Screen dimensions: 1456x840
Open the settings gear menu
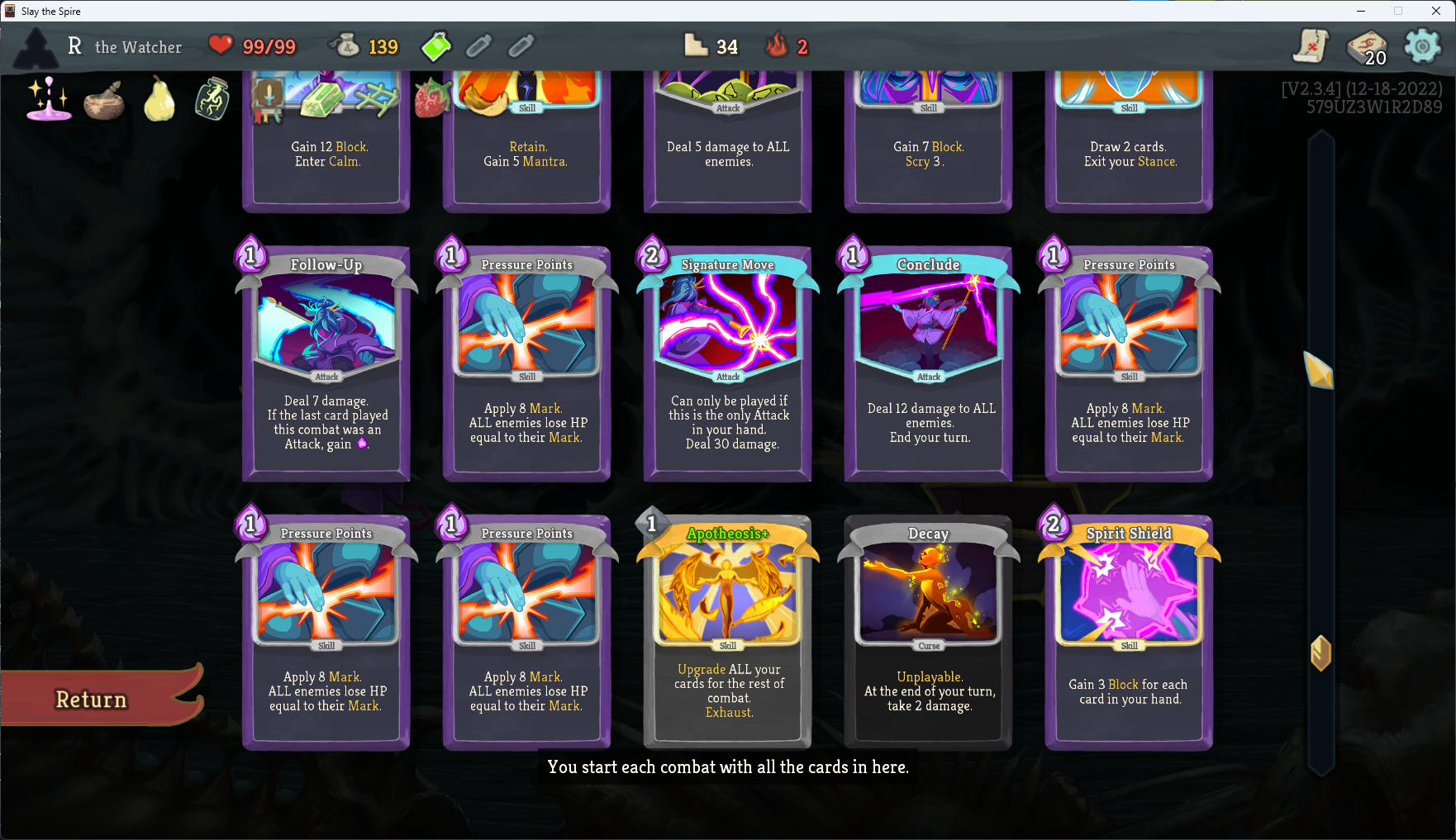1425,47
